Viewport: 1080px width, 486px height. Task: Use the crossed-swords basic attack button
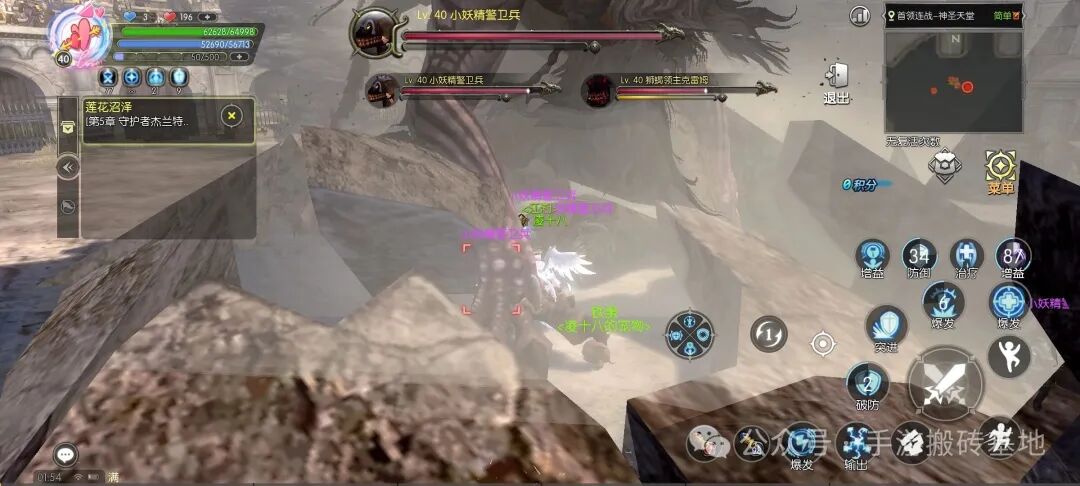(x=945, y=384)
